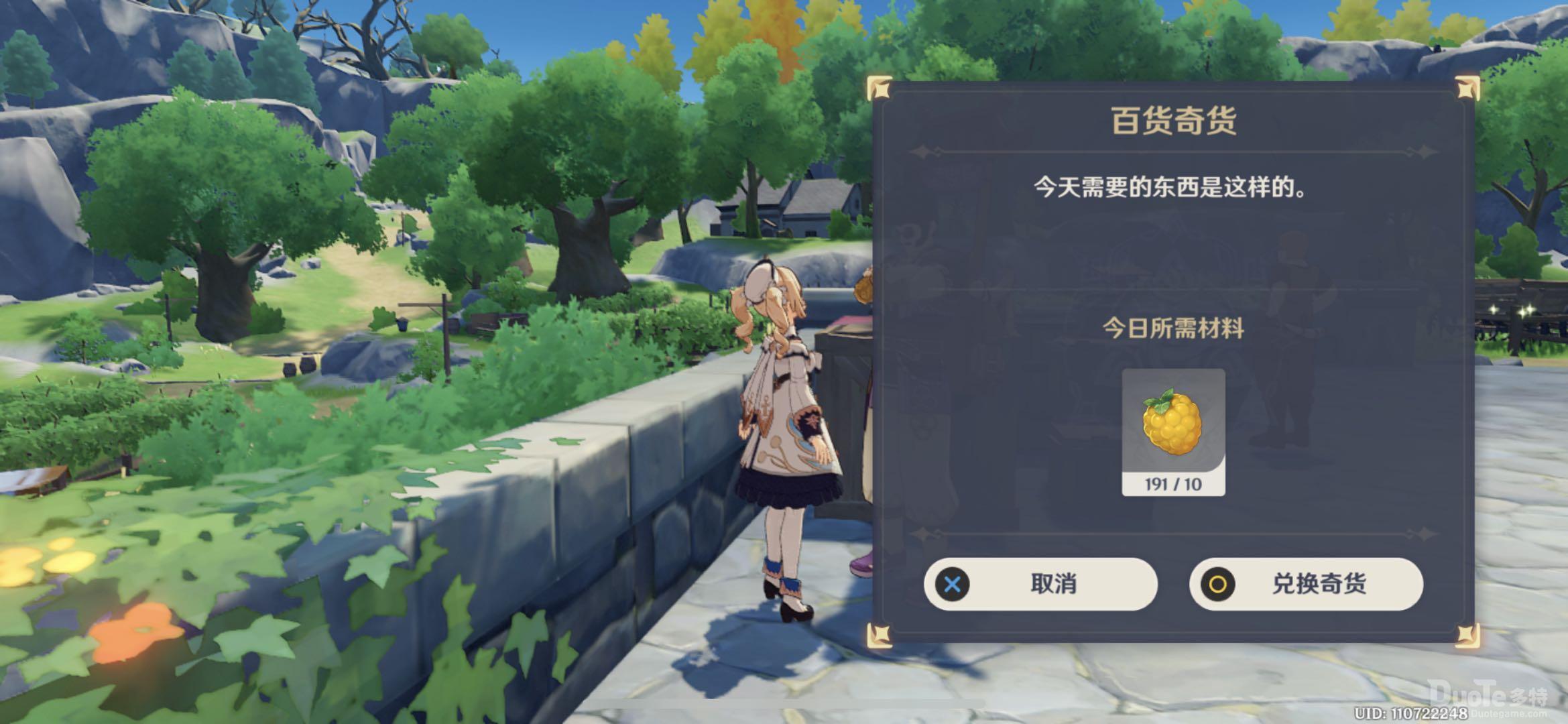Screen dimensions: 1568x724
Task: Select the yellow berry material slot
Action: pos(1173,431)
